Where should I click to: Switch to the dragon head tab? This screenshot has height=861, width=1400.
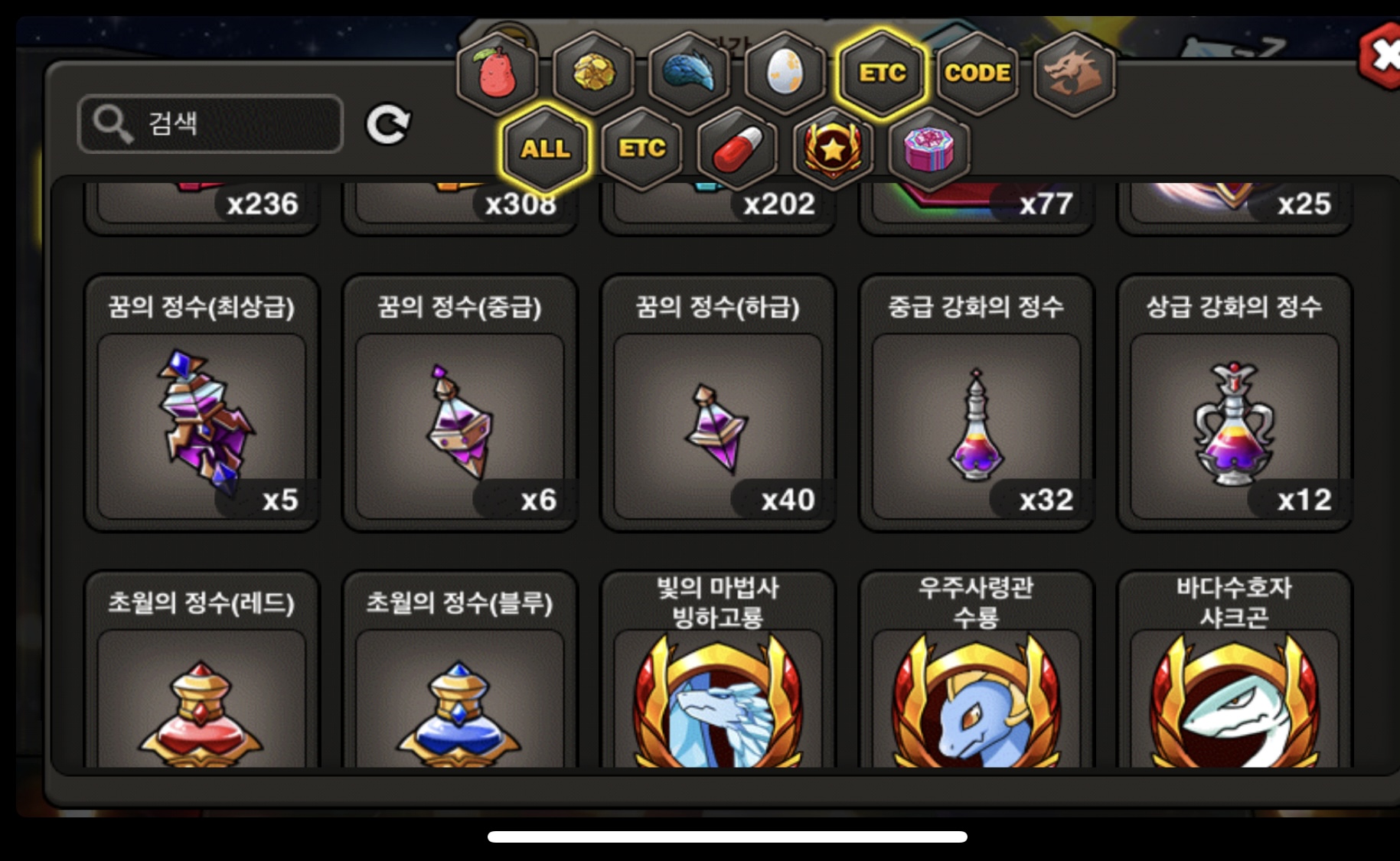tap(1073, 73)
